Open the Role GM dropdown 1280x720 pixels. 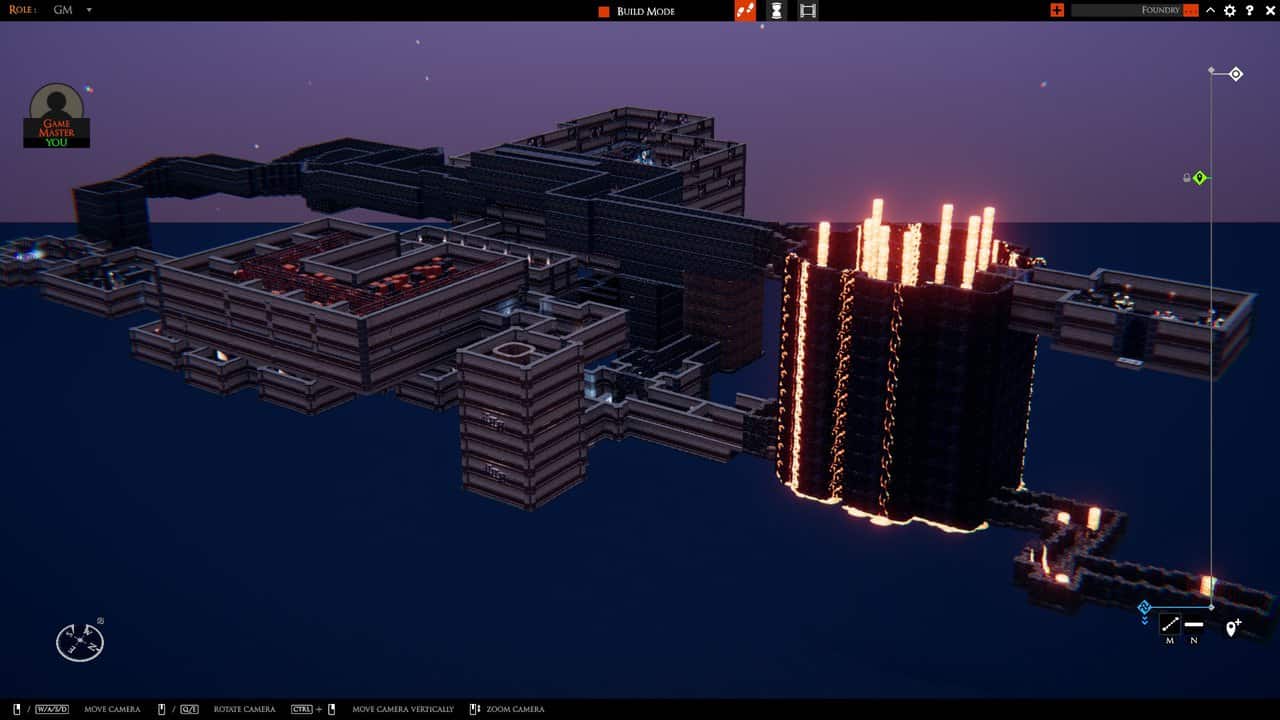88,10
